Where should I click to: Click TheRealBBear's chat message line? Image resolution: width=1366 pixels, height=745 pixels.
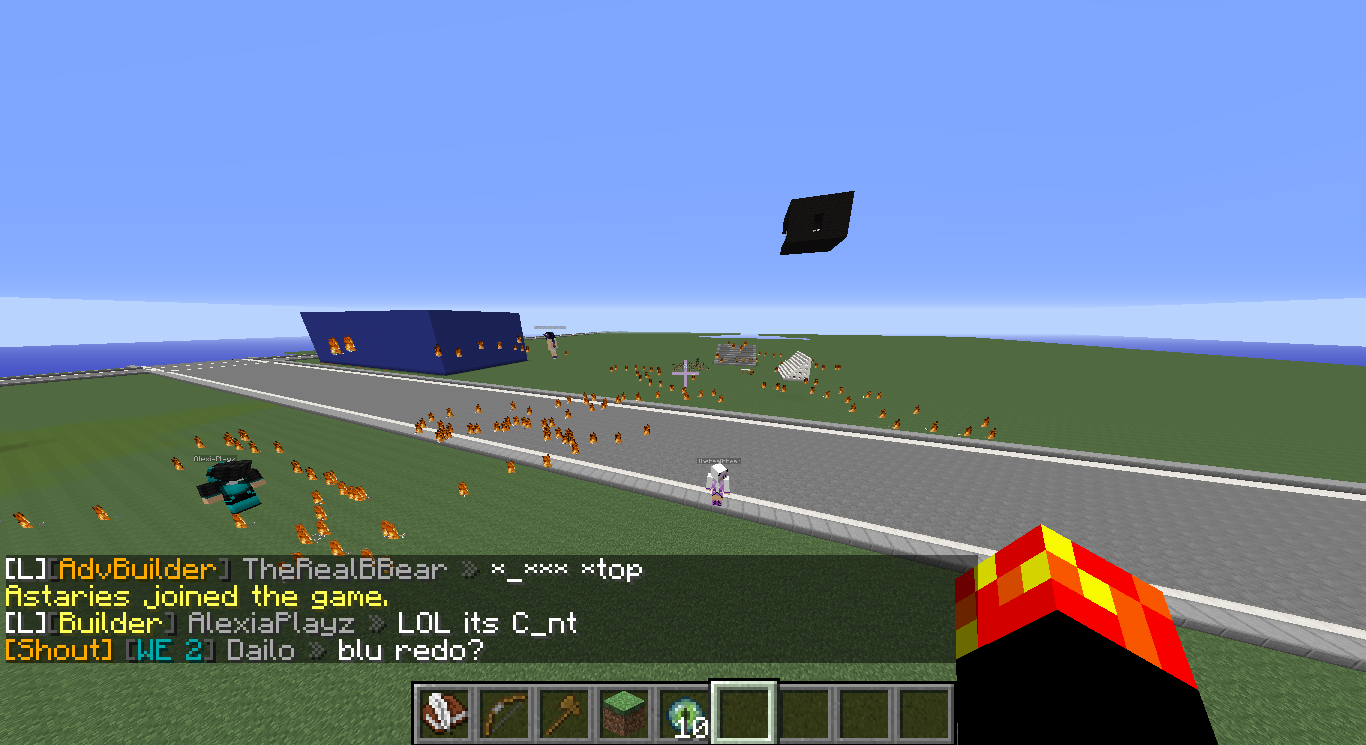322,570
